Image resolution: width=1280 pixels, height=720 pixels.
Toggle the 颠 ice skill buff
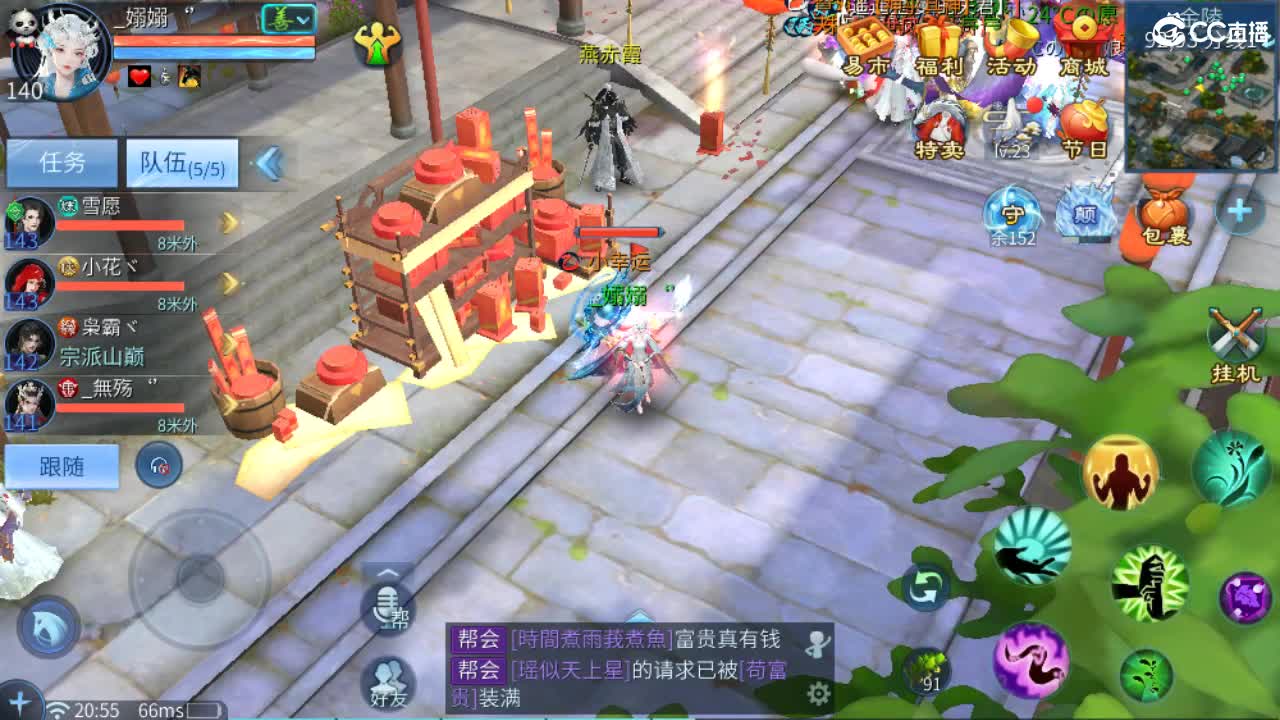1082,210
